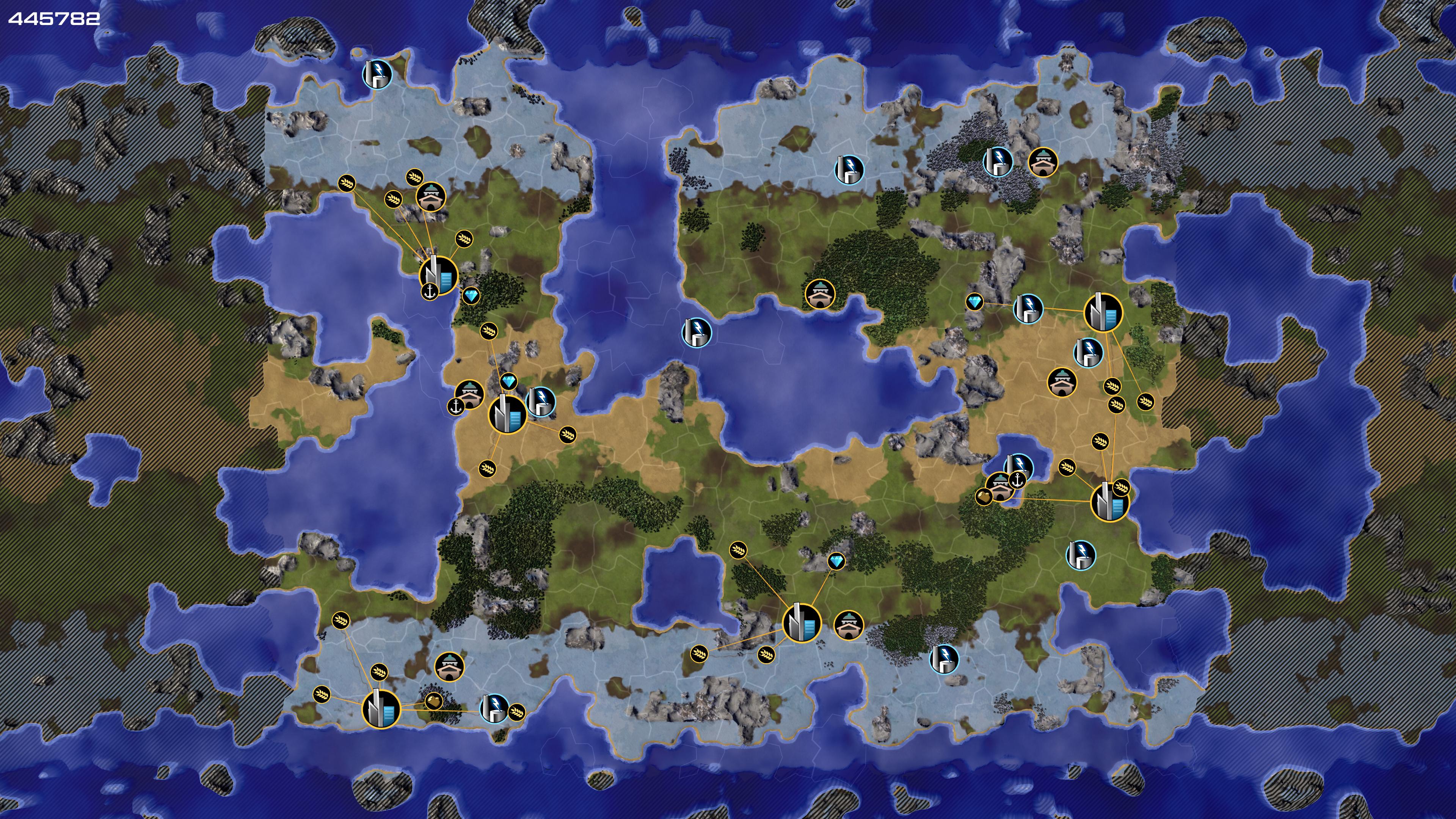Choose the city linked directly to a gold nugget
Image resolution: width=1456 pixels, height=819 pixels.
pos(381,708)
